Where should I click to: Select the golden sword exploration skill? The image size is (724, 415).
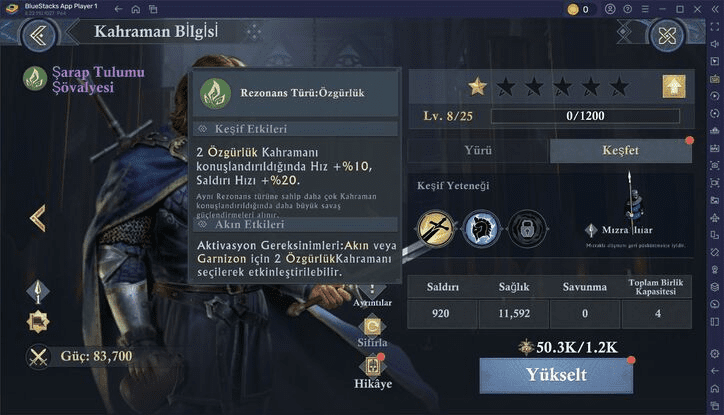(436, 228)
